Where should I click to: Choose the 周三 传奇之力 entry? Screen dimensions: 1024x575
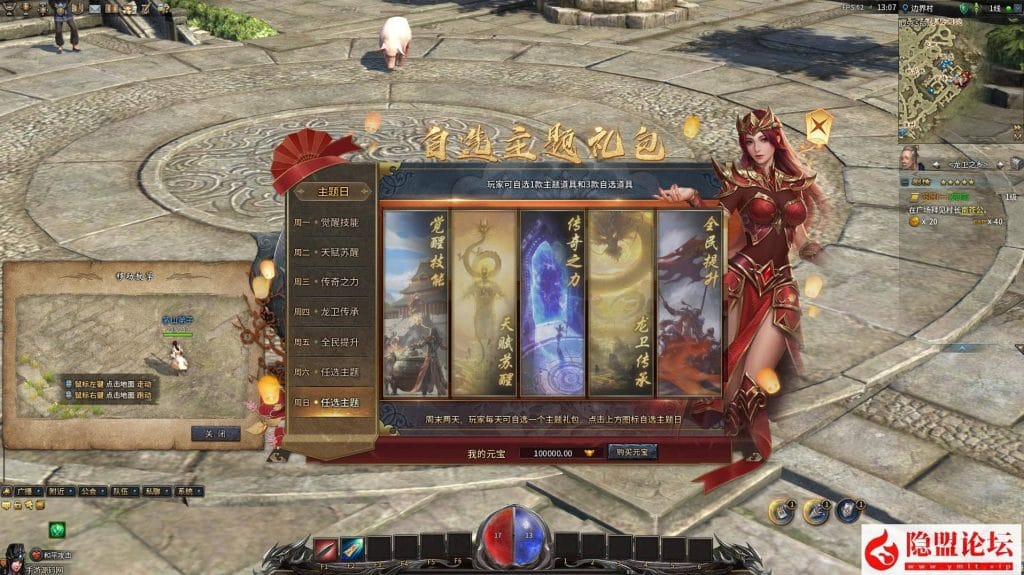(x=326, y=282)
